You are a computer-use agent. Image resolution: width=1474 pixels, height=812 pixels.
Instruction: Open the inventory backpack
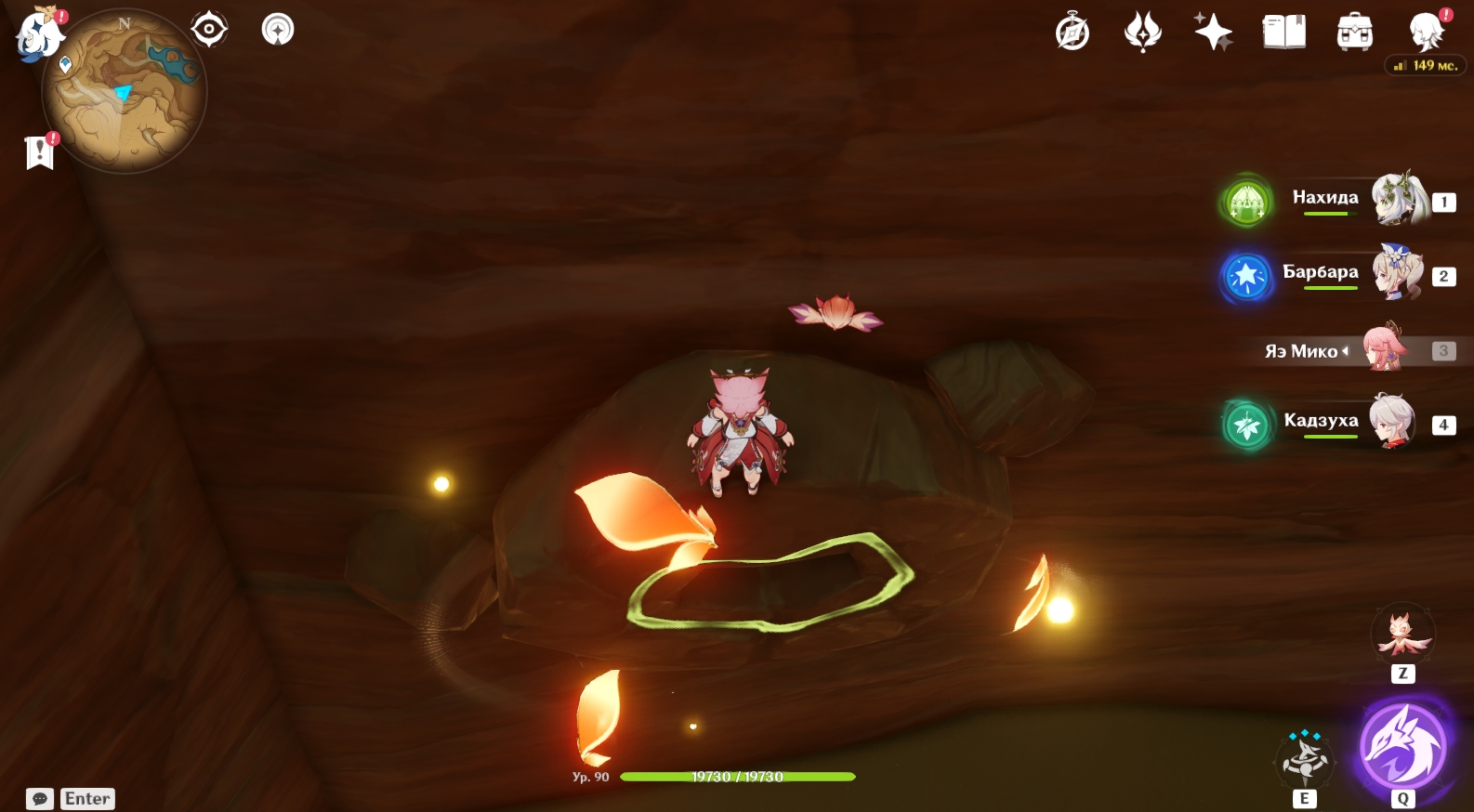coord(1354,33)
